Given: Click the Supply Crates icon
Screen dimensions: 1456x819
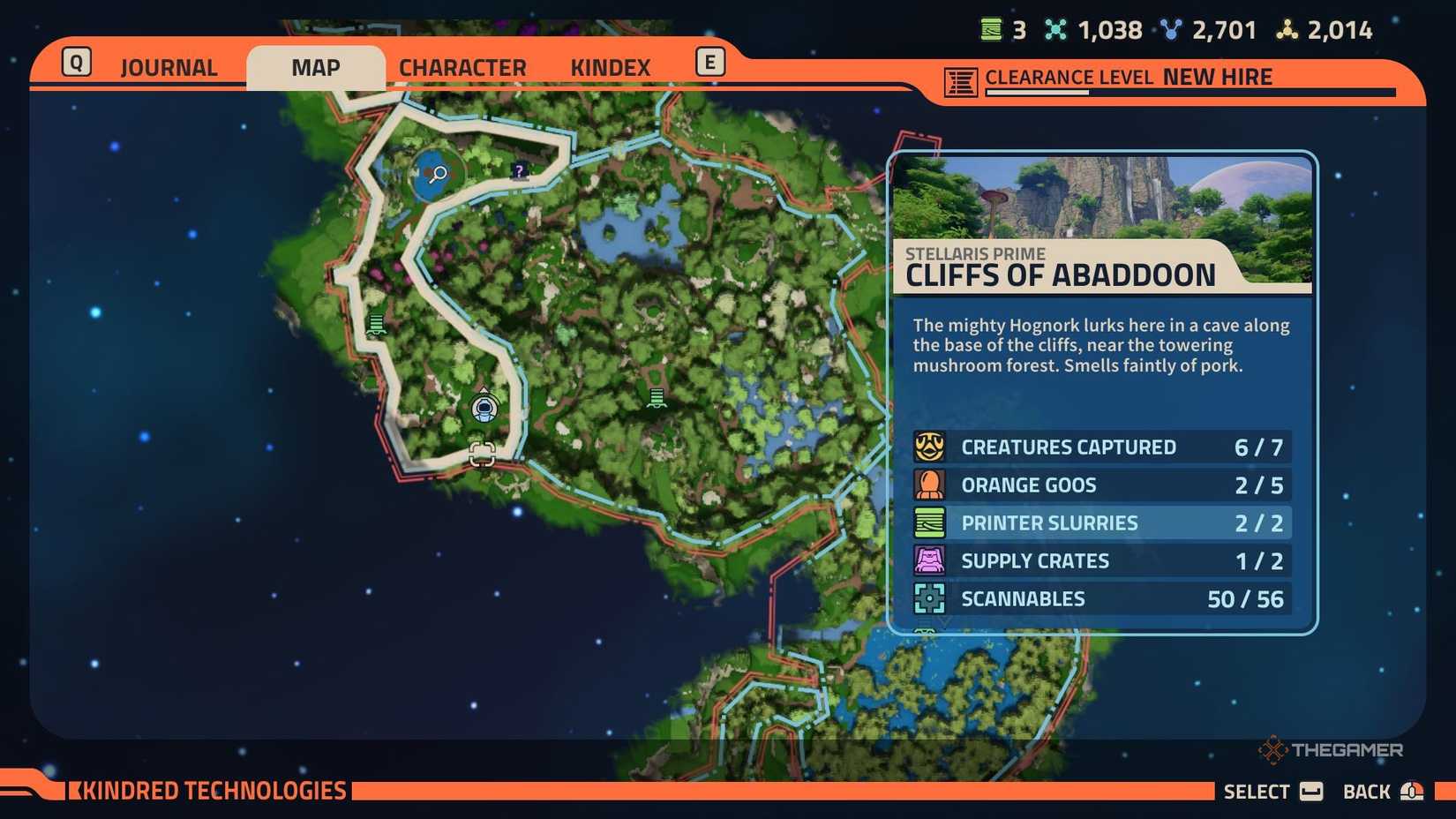Looking at the screenshot, I should (x=928, y=560).
